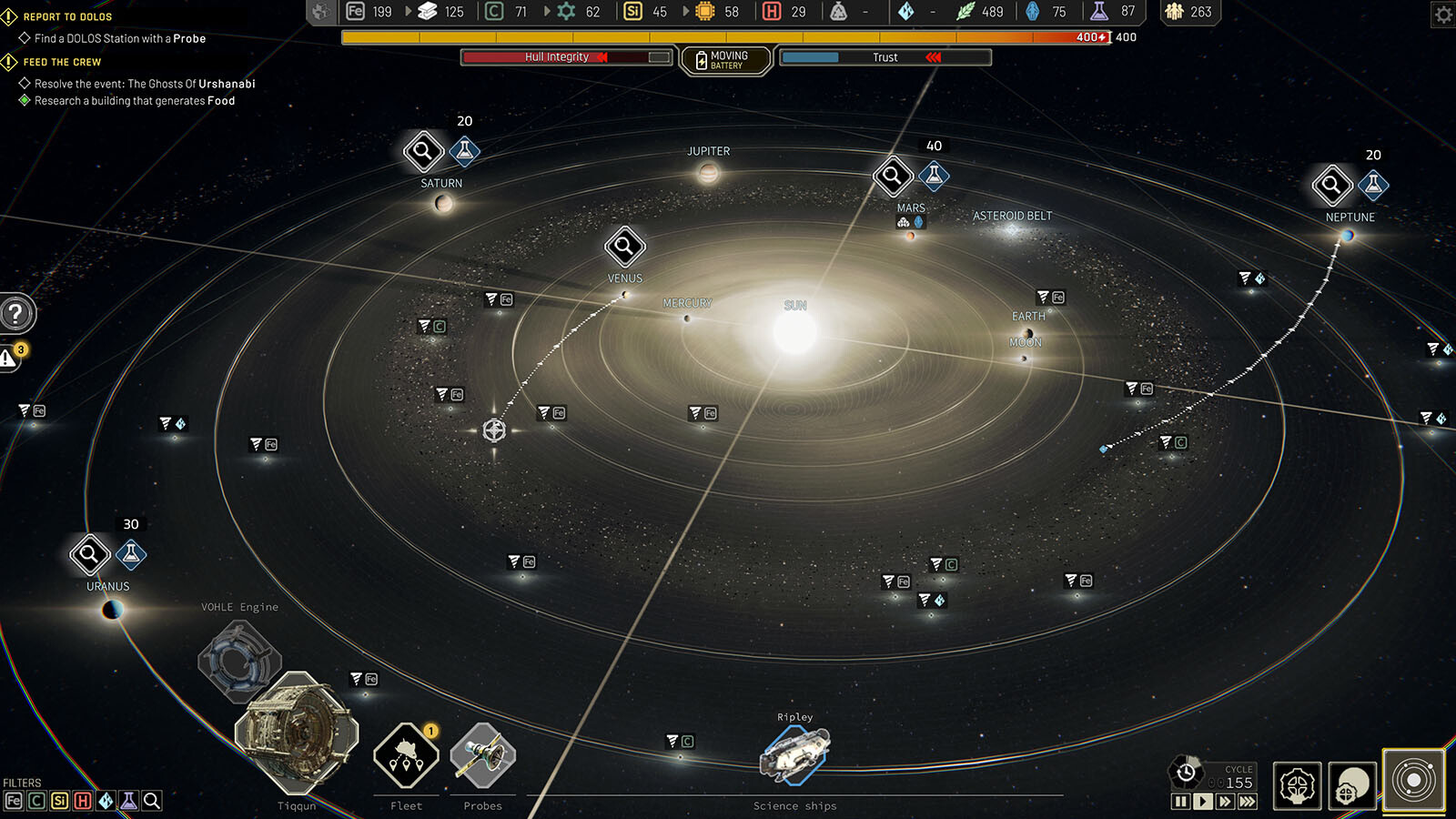Select the Ripley science ship

pyautogui.click(x=794, y=755)
